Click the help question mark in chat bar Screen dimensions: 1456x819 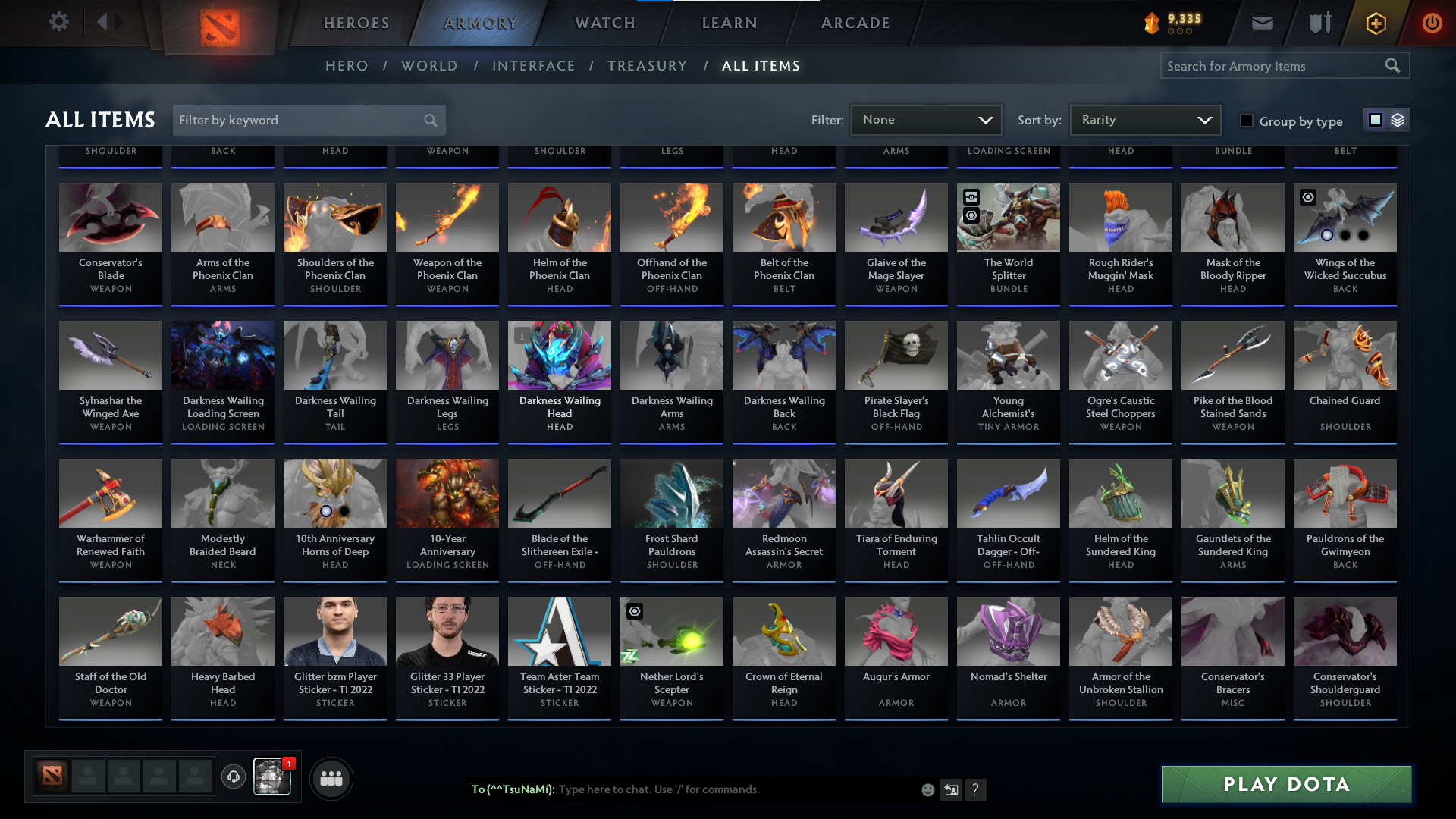point(976,789)
